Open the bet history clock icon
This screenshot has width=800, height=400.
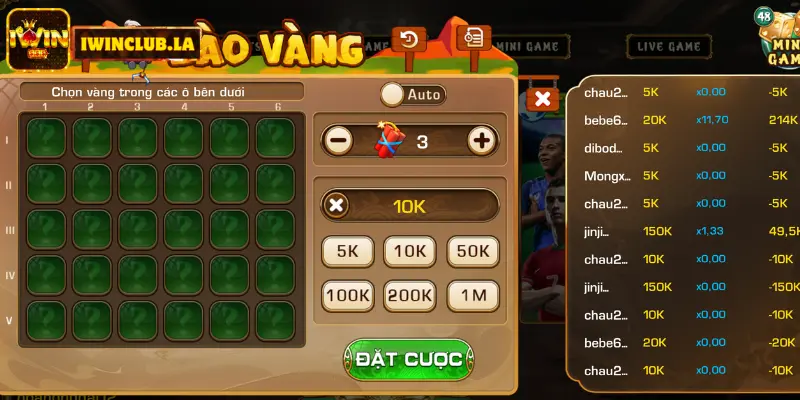tap(409, 39)
